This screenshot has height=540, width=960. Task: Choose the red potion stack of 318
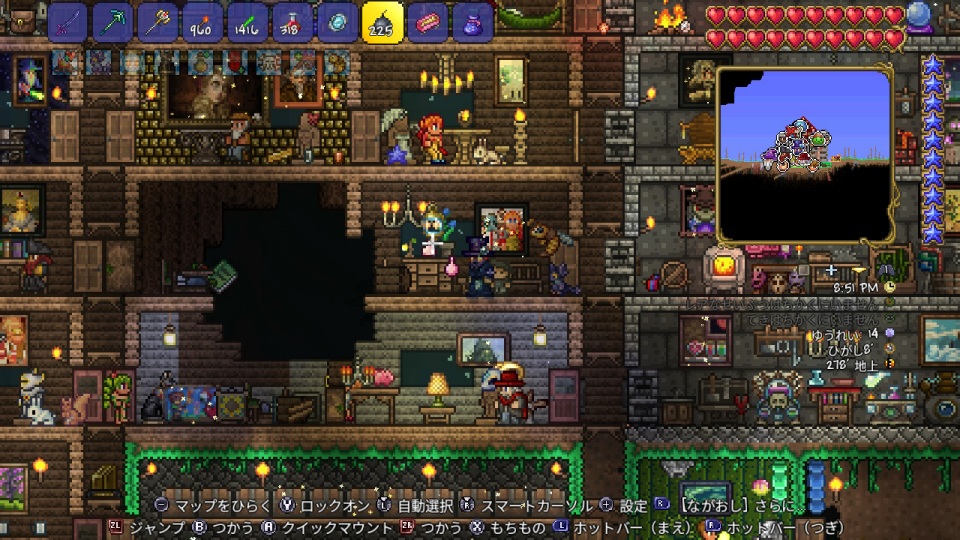coord(292,21)
